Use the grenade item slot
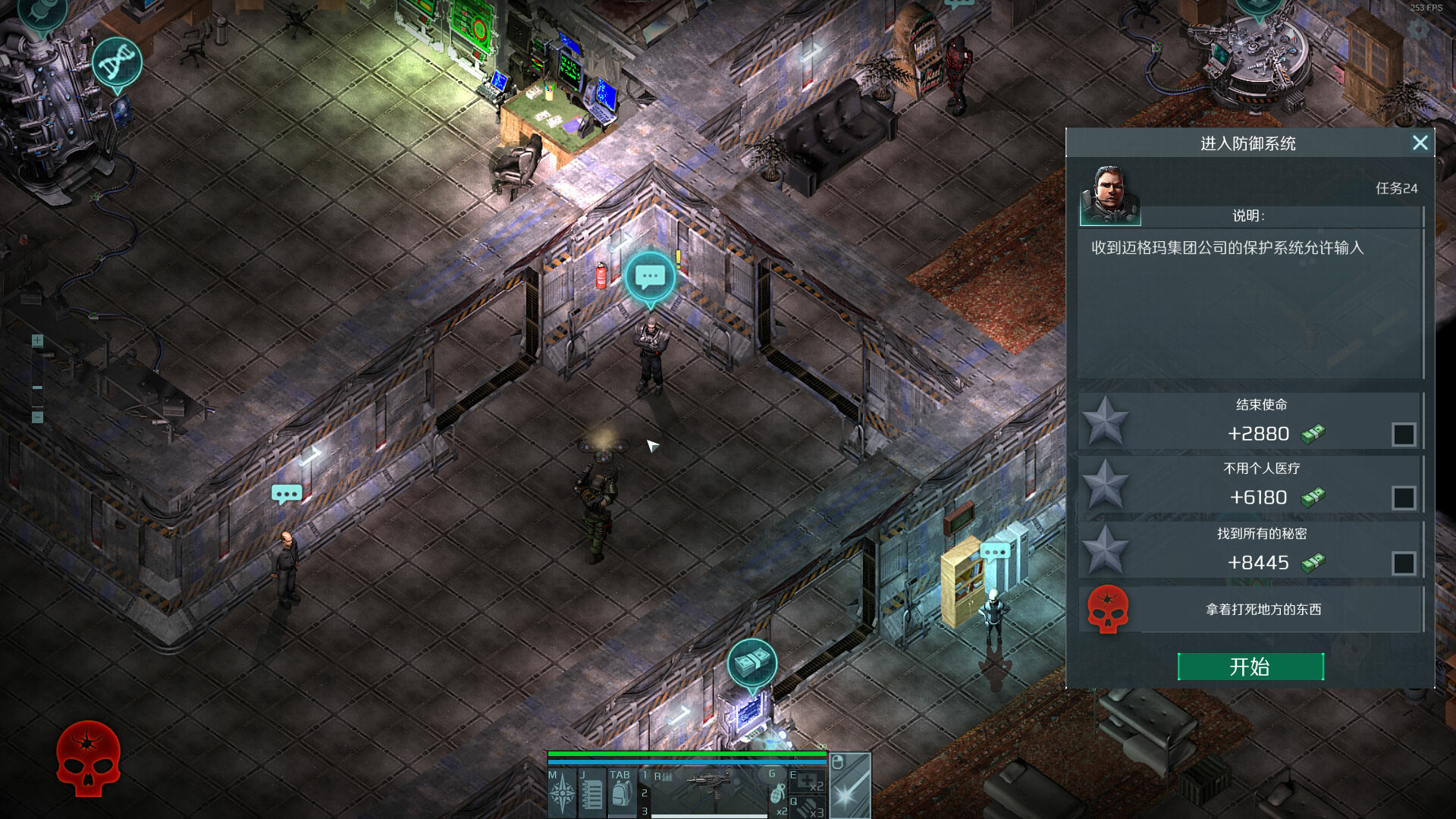Image resolution: width=1456 pixels, height=819 pixels. tap(777, 792)
